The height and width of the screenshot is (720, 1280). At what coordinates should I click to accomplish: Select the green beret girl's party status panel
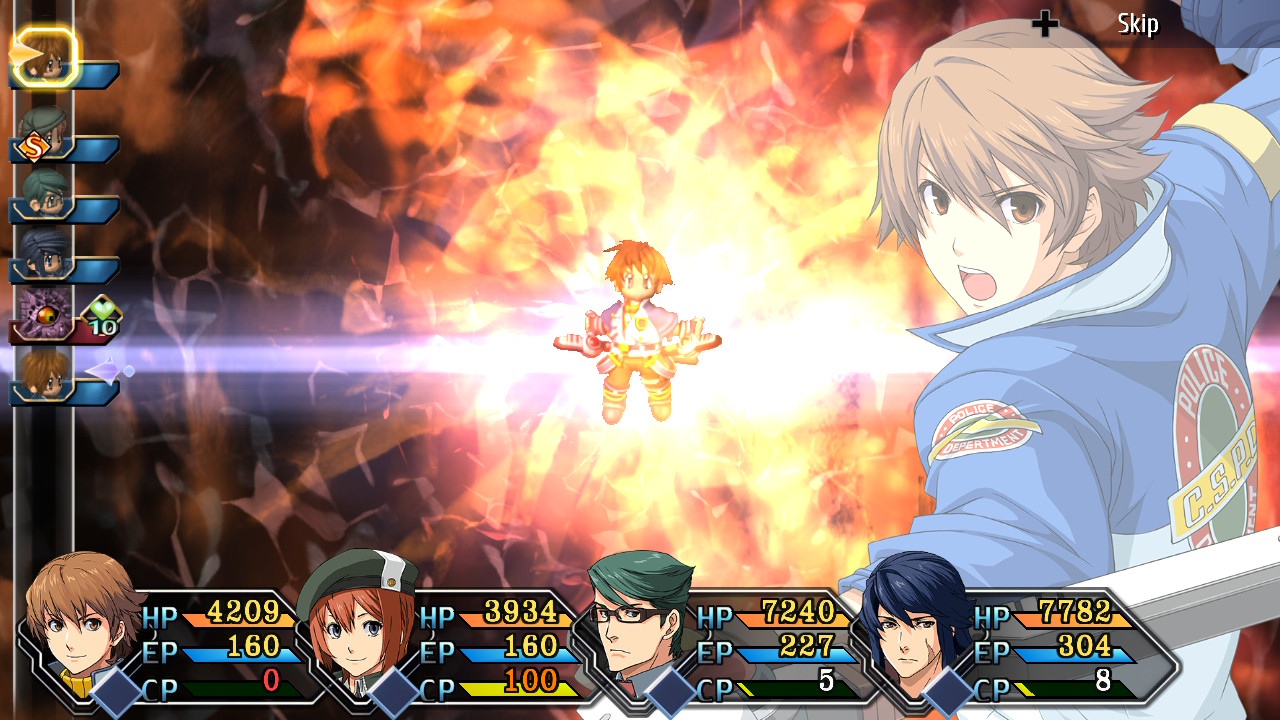[440, 645]
